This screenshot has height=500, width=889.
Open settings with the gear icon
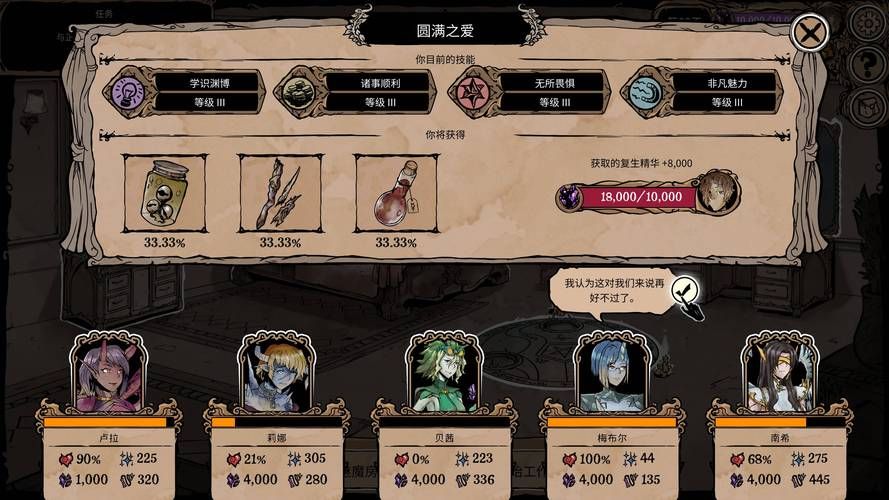pos(866,22)
